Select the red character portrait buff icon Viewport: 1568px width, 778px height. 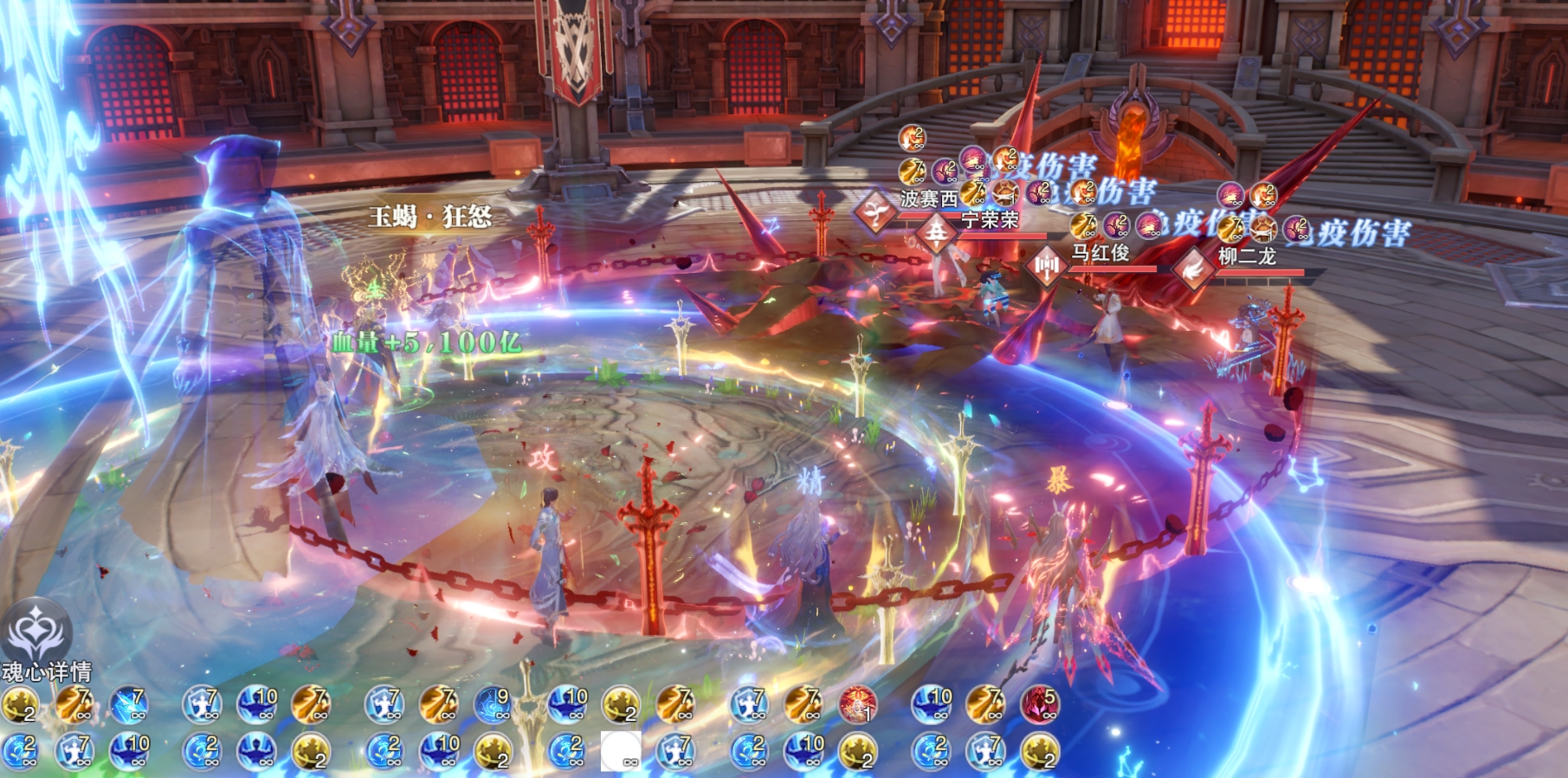coord(857,704)
